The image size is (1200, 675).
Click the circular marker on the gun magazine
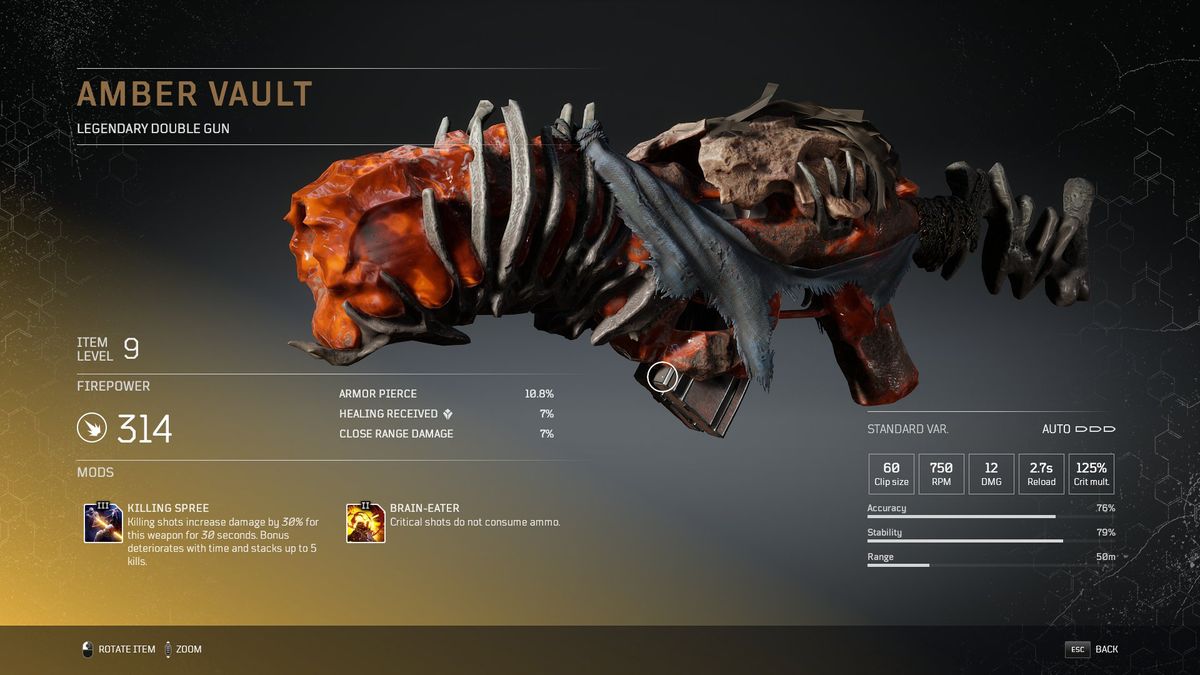tap(662, 377)
